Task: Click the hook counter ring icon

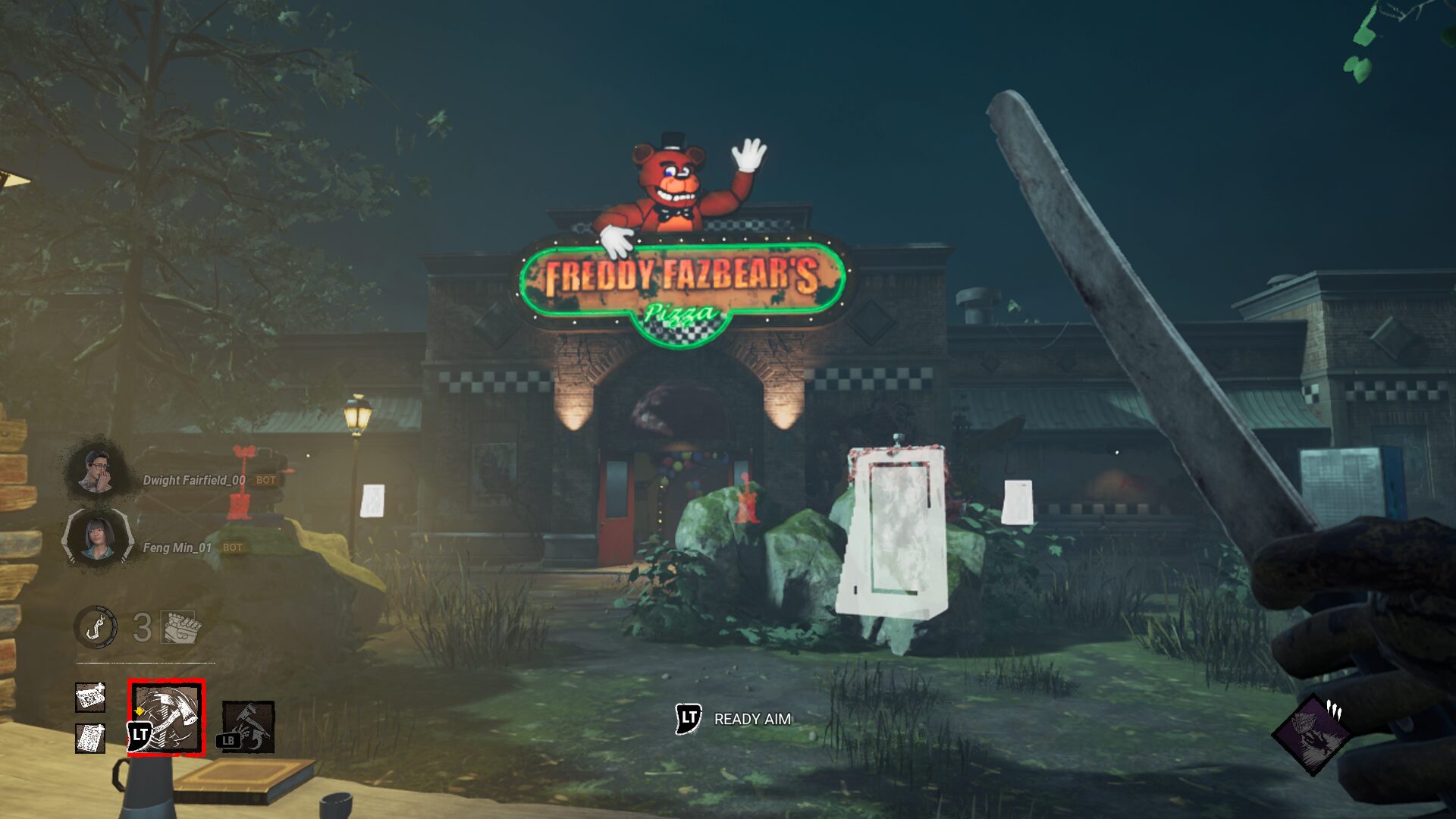Action: point(96,627)
